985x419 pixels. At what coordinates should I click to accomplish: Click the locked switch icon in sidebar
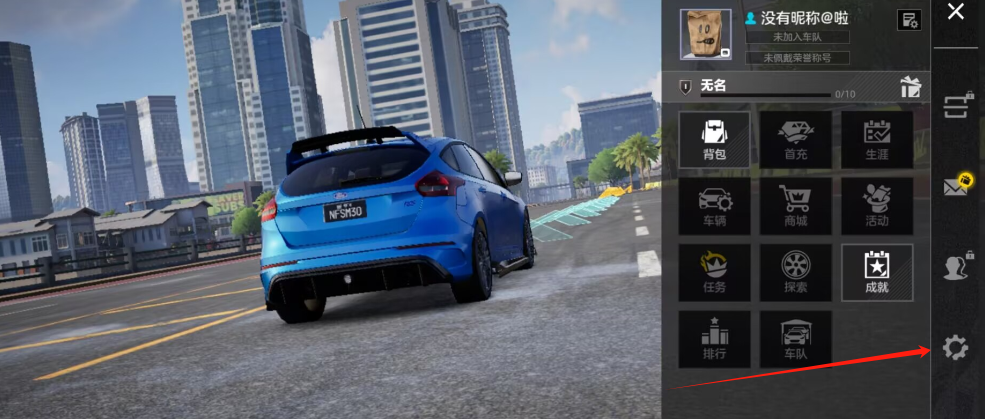(956, 106)
